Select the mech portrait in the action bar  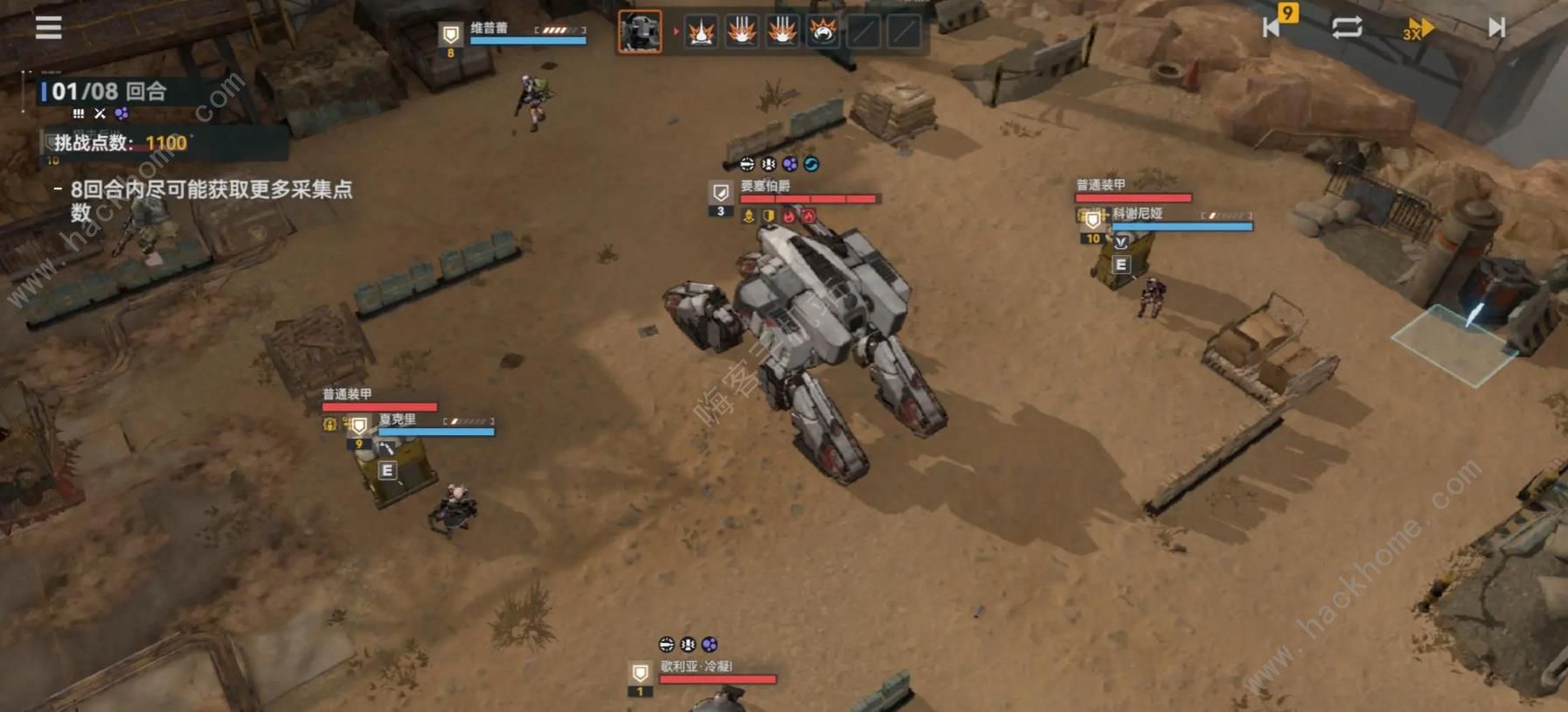pyautogui.click(x=640, y=32)
